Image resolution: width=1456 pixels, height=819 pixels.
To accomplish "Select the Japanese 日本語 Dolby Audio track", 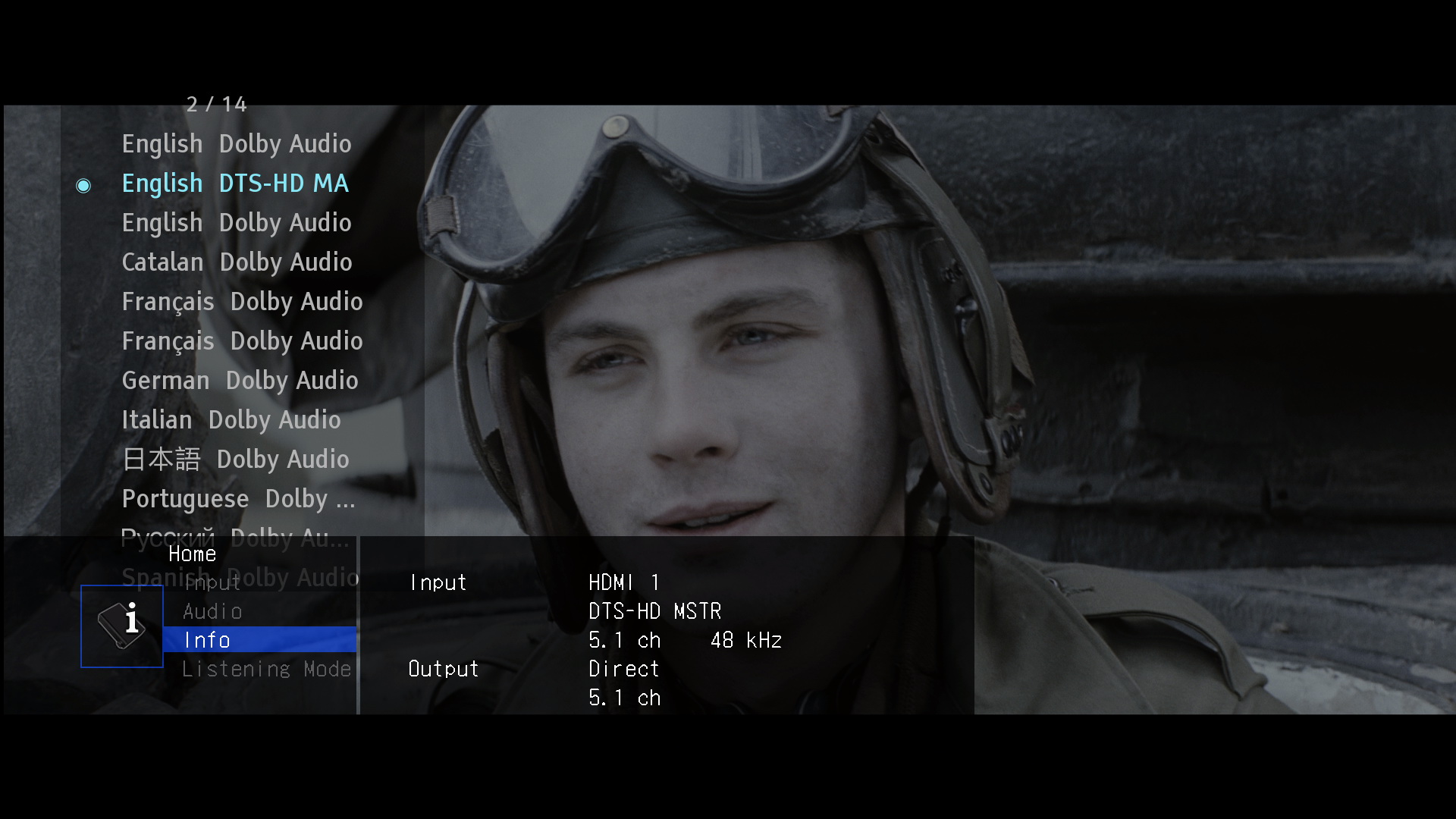I will (235, 460).
